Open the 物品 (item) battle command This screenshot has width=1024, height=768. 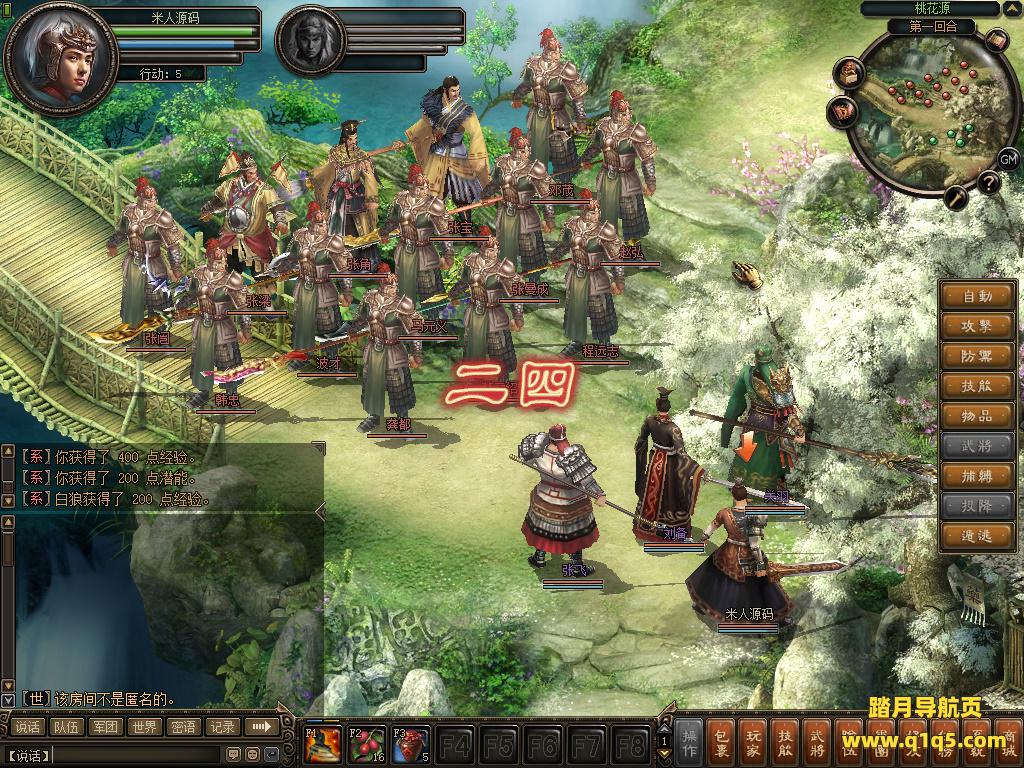pos(978,416)
